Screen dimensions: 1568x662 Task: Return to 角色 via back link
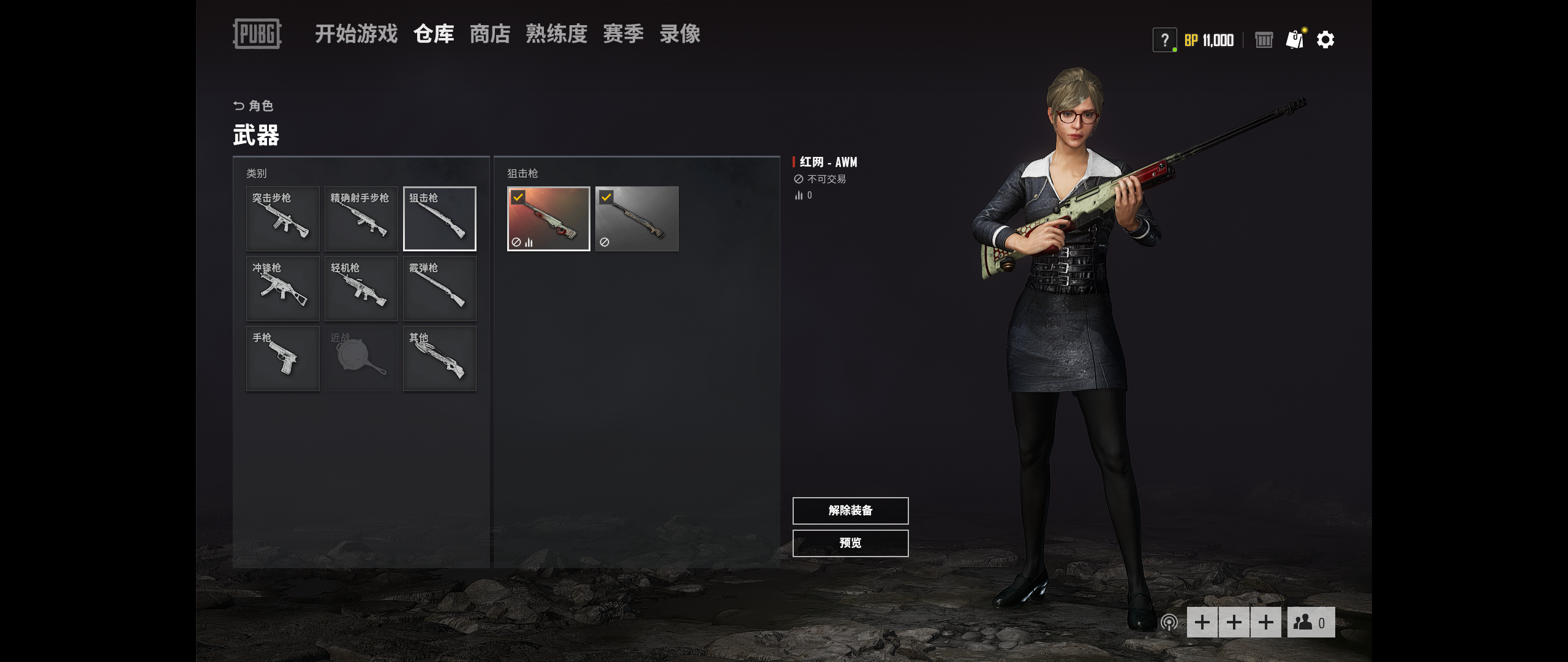[x=254, y=106]
